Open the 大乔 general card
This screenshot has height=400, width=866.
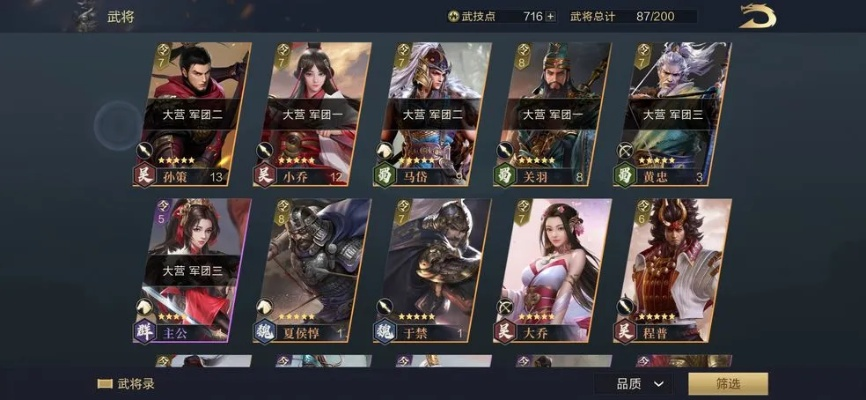(551, 270)
